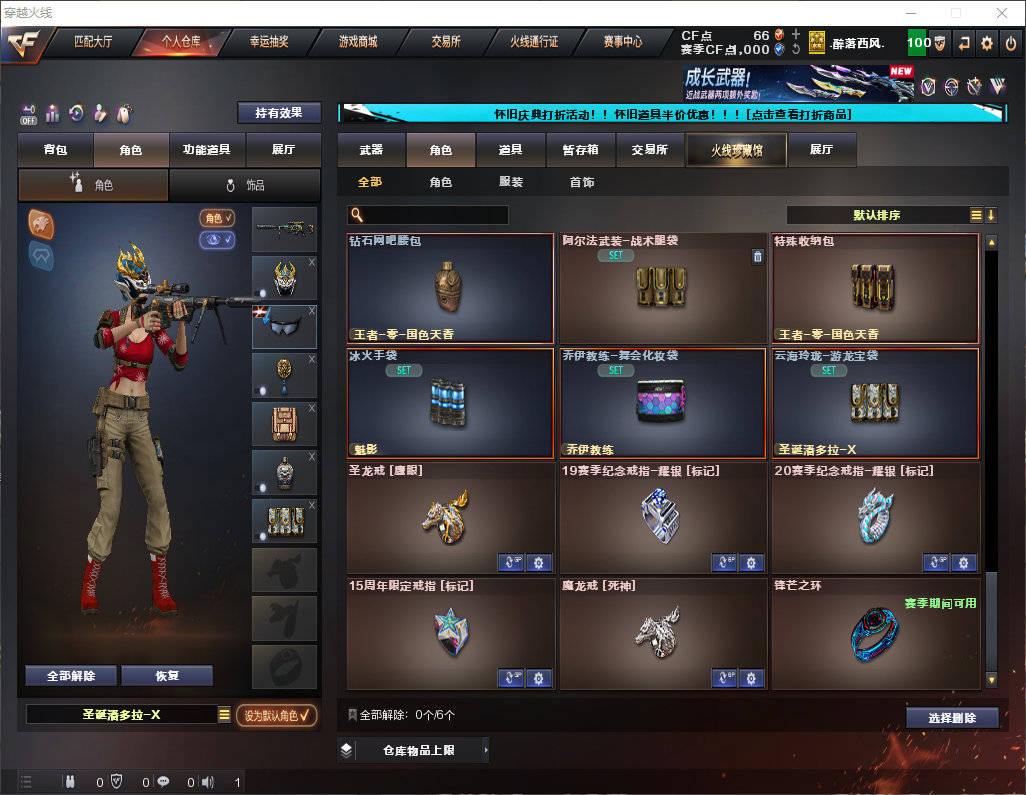Screen dimensions: 1026x795
Task: Select the 功能道具 tab
Action: (x=207, y=150)
